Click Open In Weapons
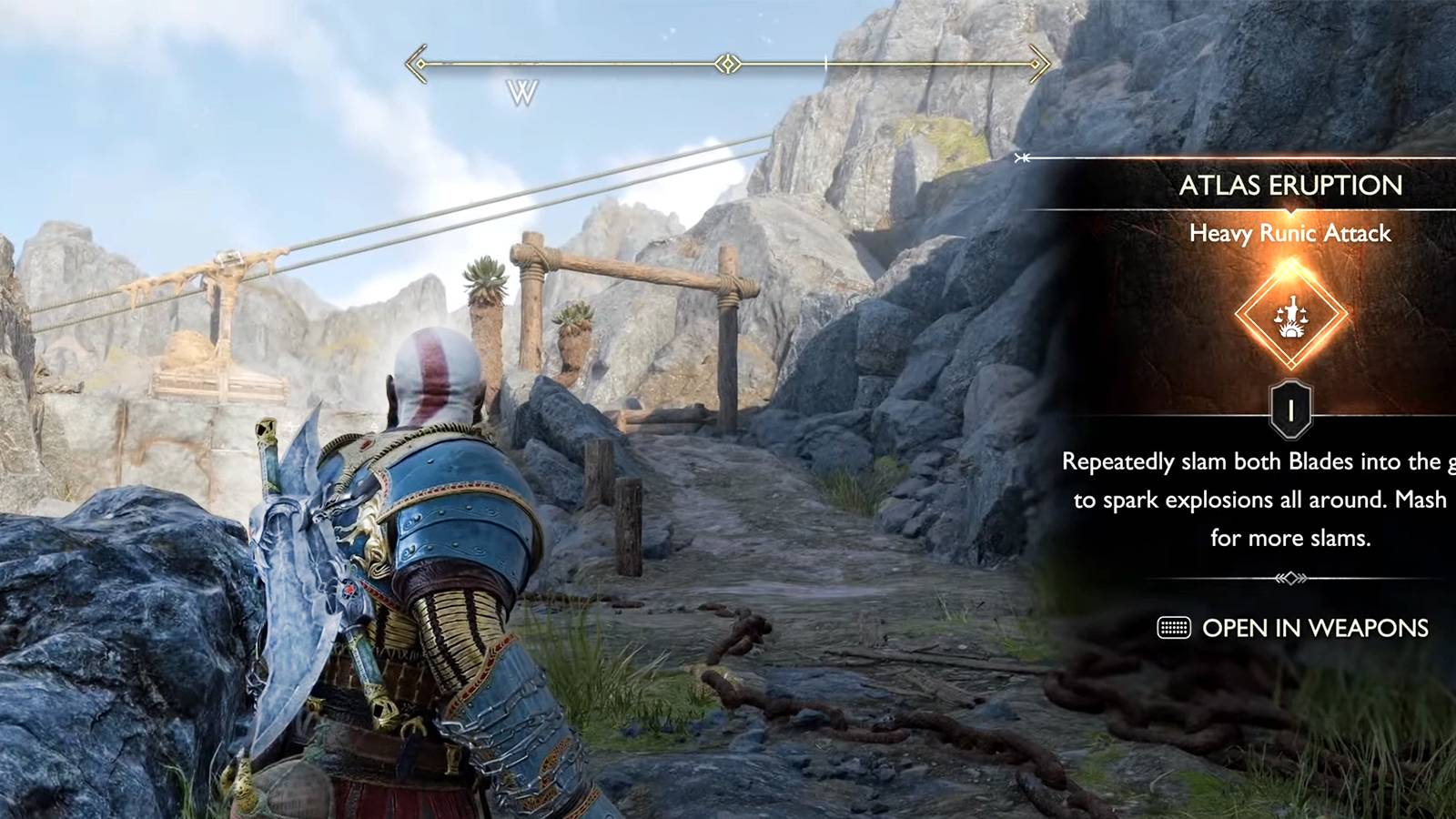Viewport: 1456px width, 819px height. click(x=1315, y=628)
